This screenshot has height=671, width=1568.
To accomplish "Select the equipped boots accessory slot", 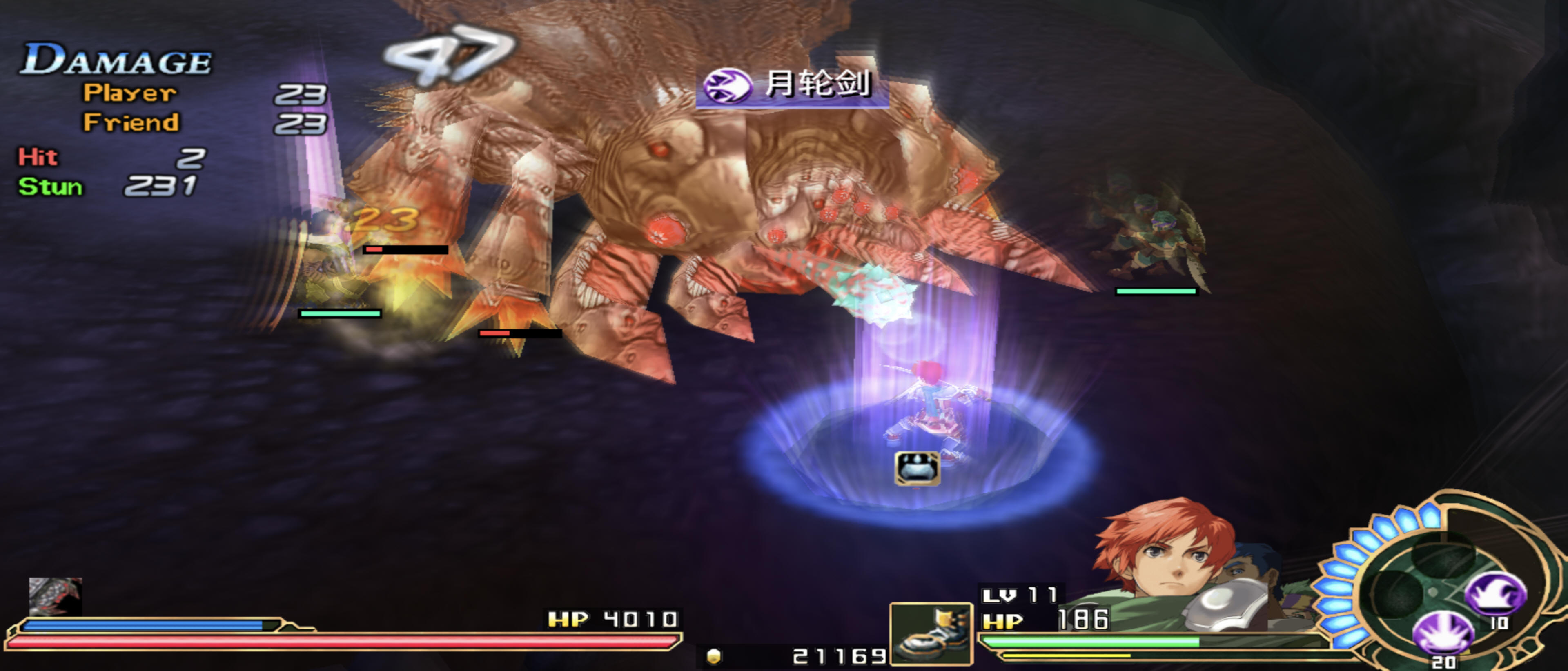I will (x=931, y=634).
